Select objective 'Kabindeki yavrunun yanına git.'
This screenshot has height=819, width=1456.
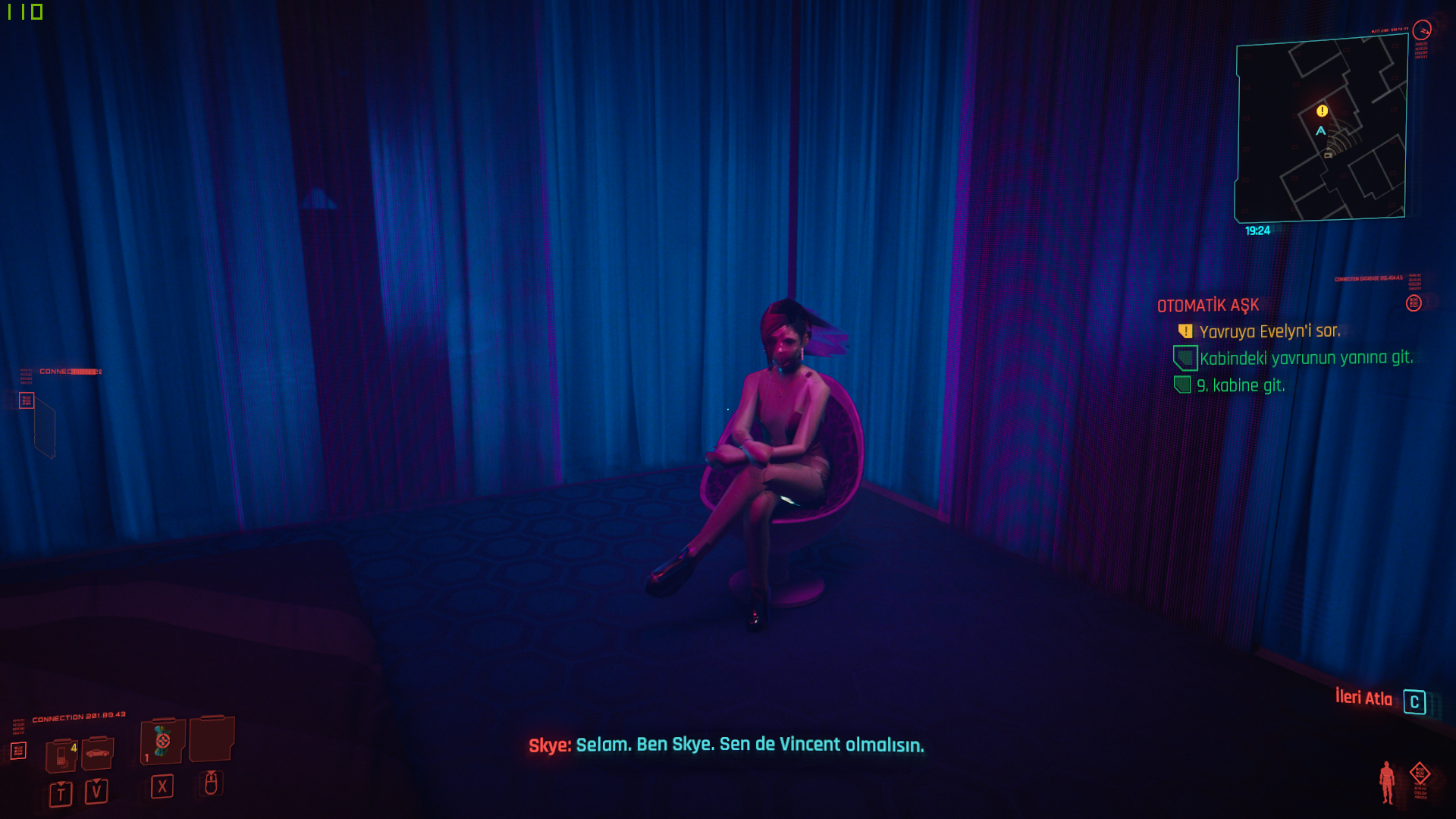point(1306,358)
